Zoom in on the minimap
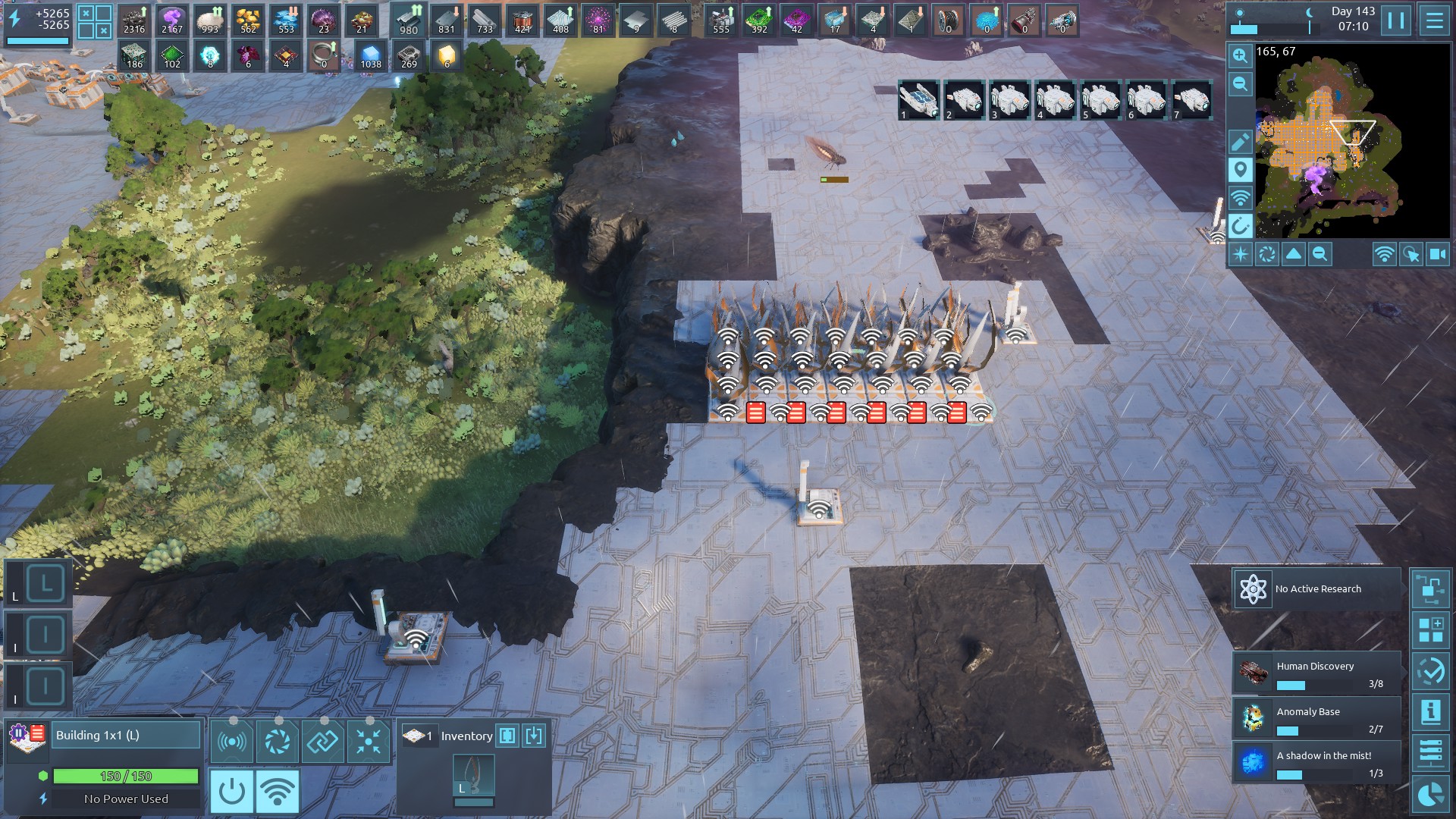This screenshot has width=1456, height=819. (1241, 55)
